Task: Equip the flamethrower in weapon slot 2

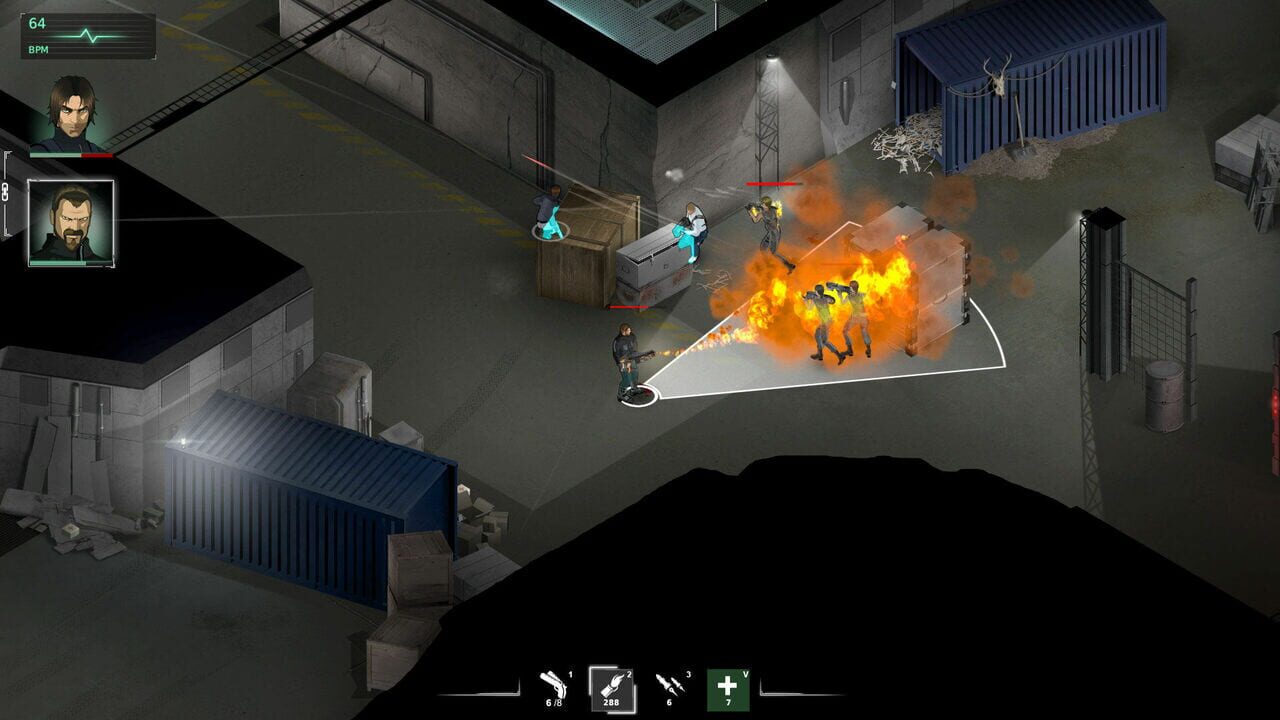Action: [612, 686]
